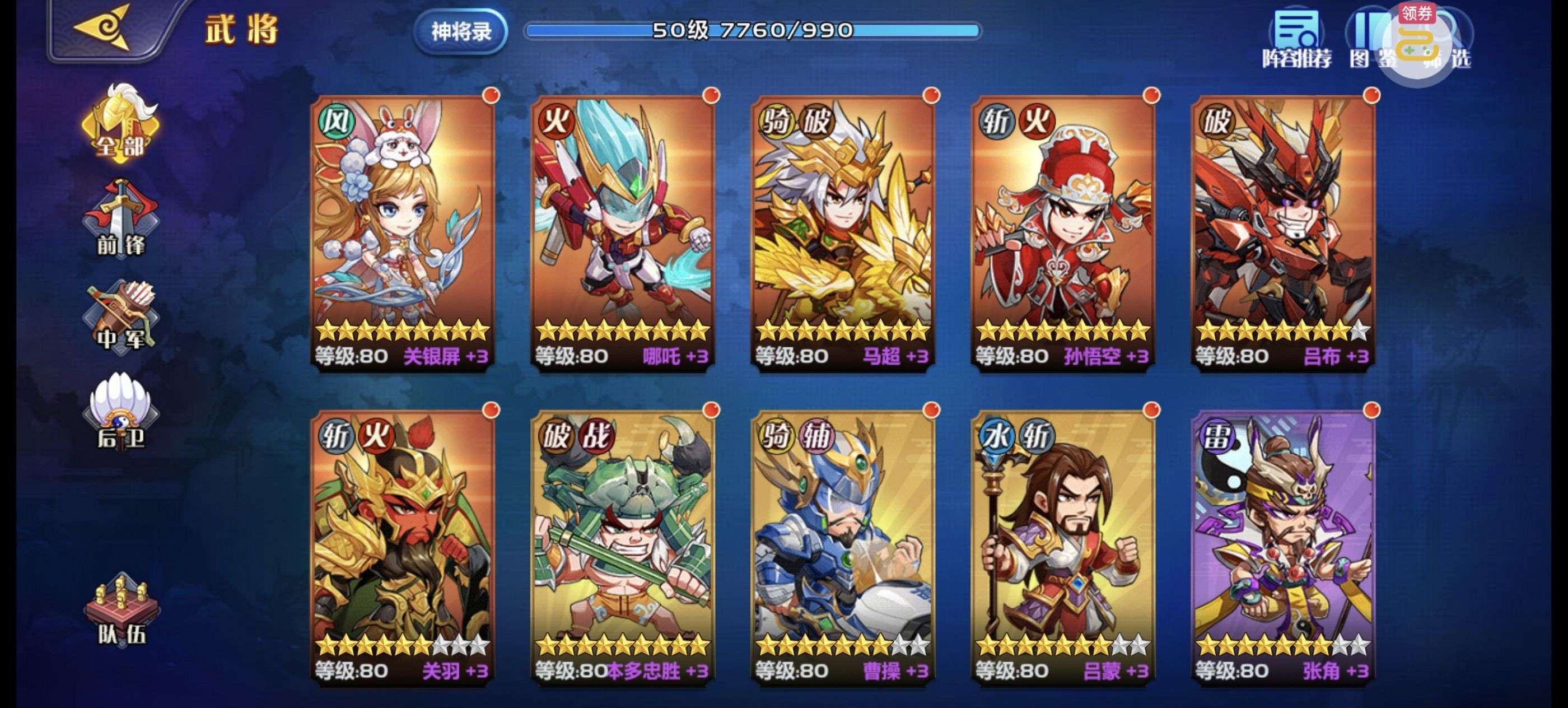
Task: Switch to the 全部 all heroes tab
Action: pyautogui.click(x=120, y=125)
